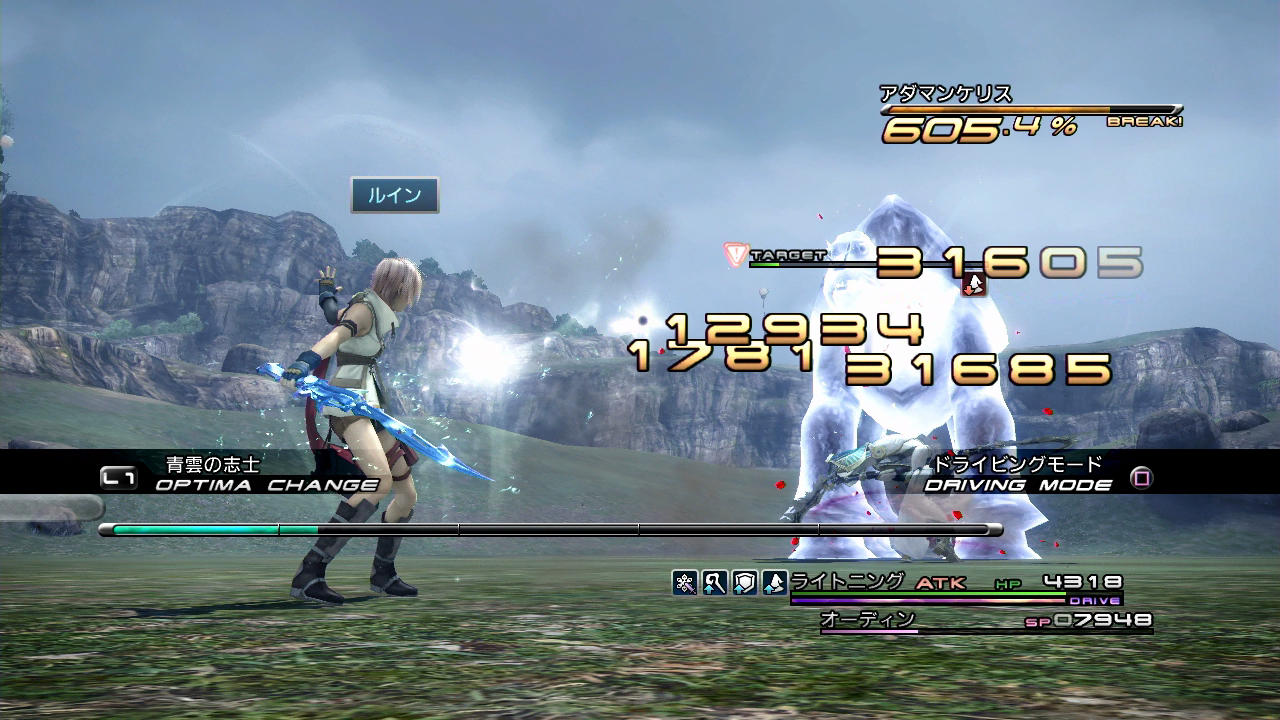Select the ライトニング party member name
Image resolution: width=1280 pixels, height=720 pixels.
click(x=848, y=581)
